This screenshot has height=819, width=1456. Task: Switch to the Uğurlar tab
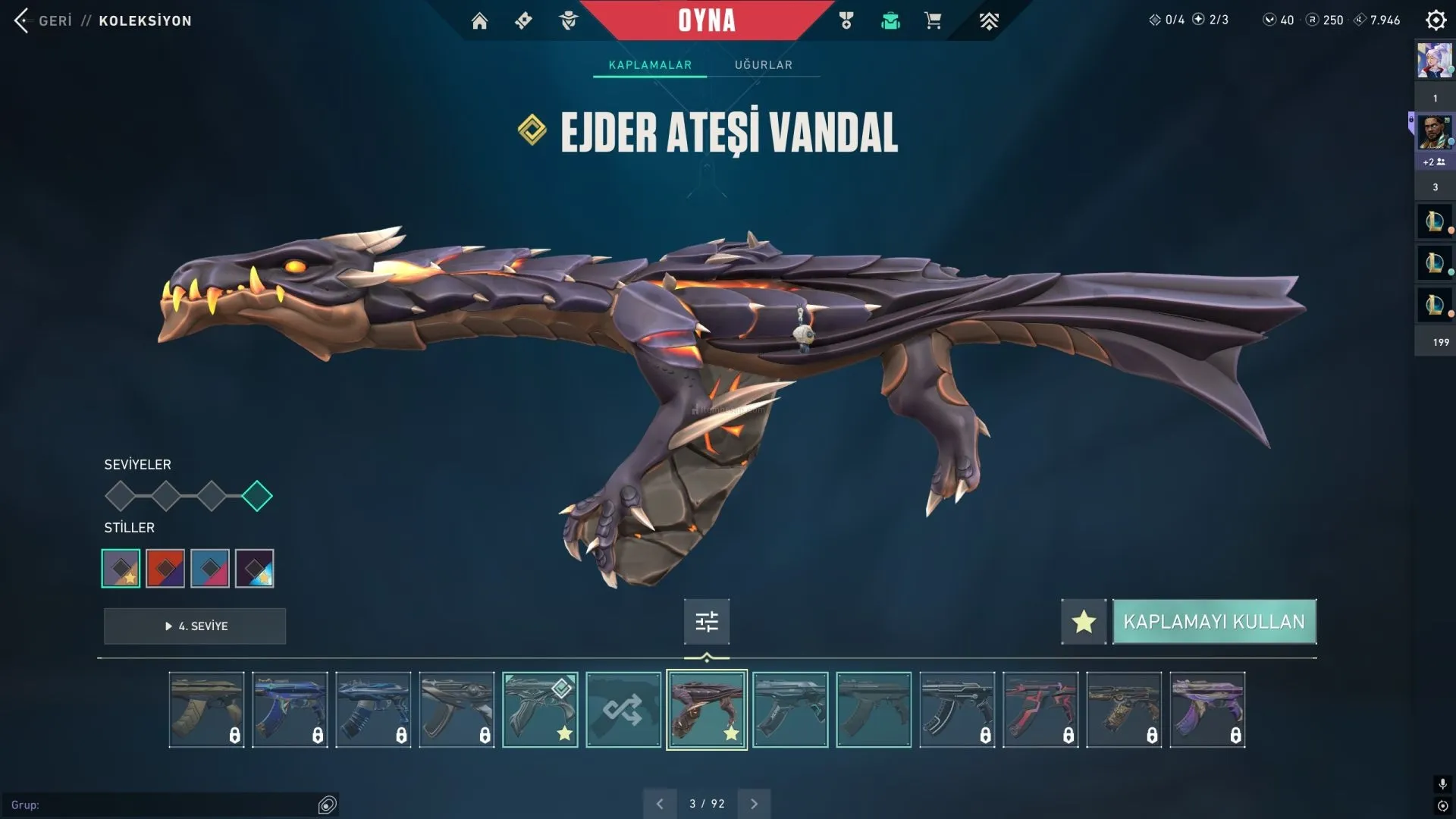coord(763,65)
